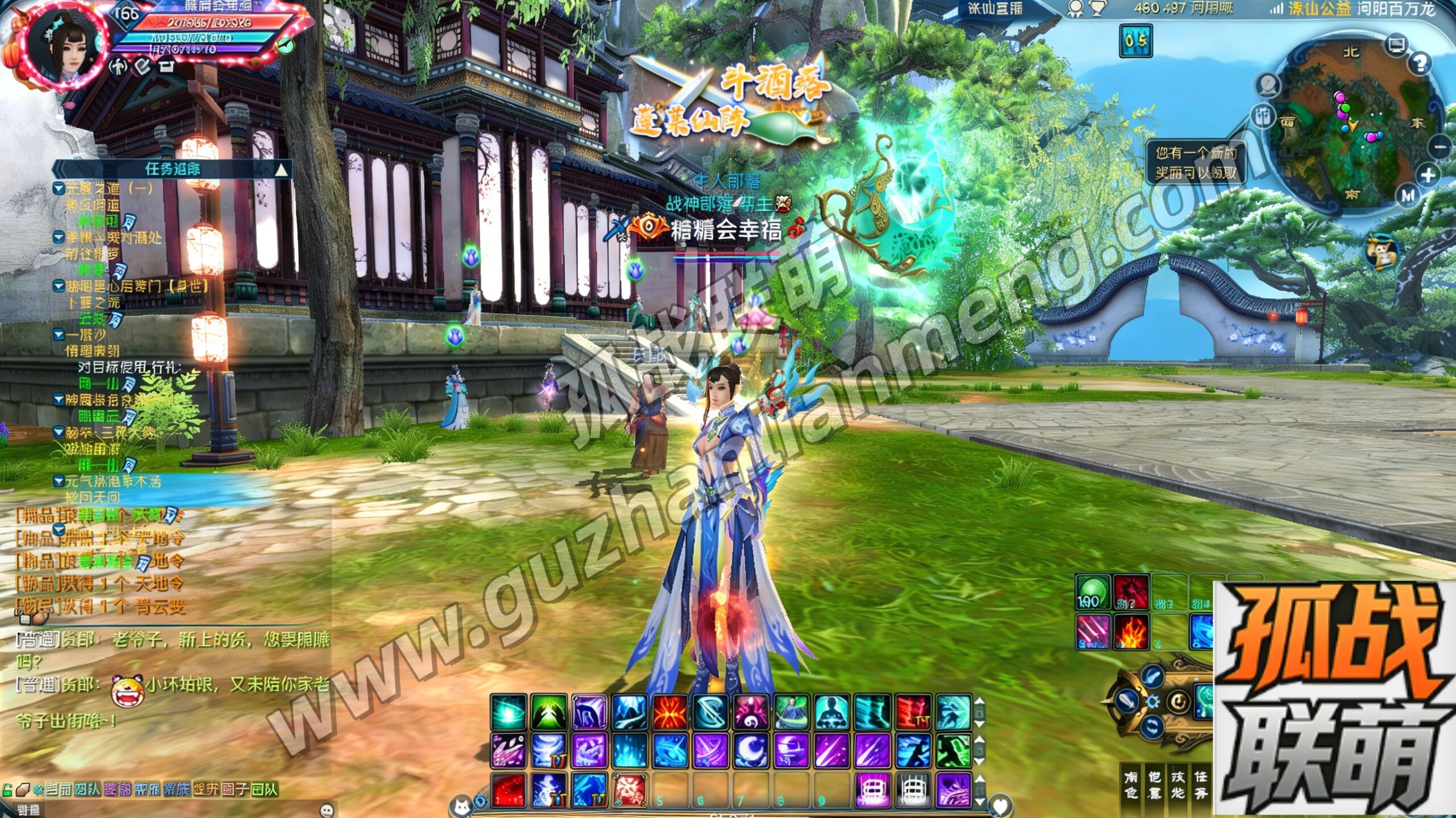Collapse the quest tracker panel with the arrow
Image resolution: width=1456 pixels, height=818 pixels.
(x=281, y=169)
